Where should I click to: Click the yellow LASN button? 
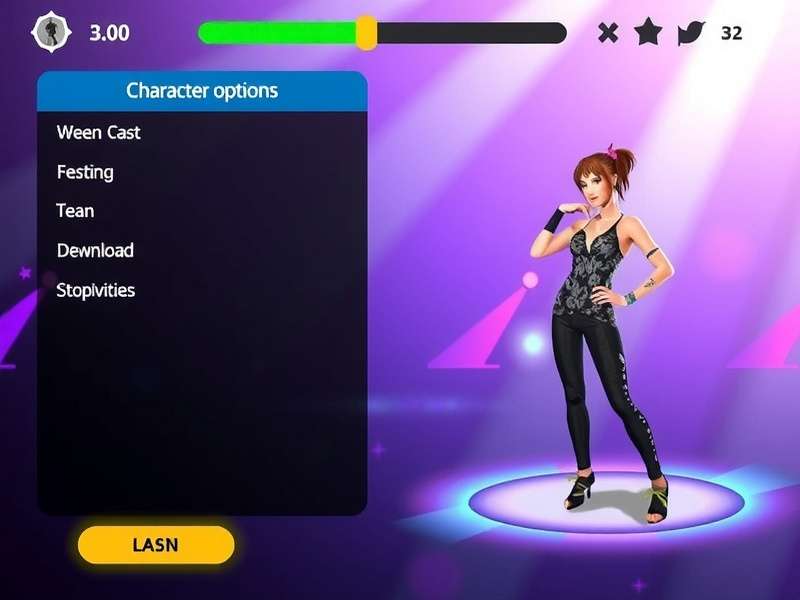pos(155,545)
